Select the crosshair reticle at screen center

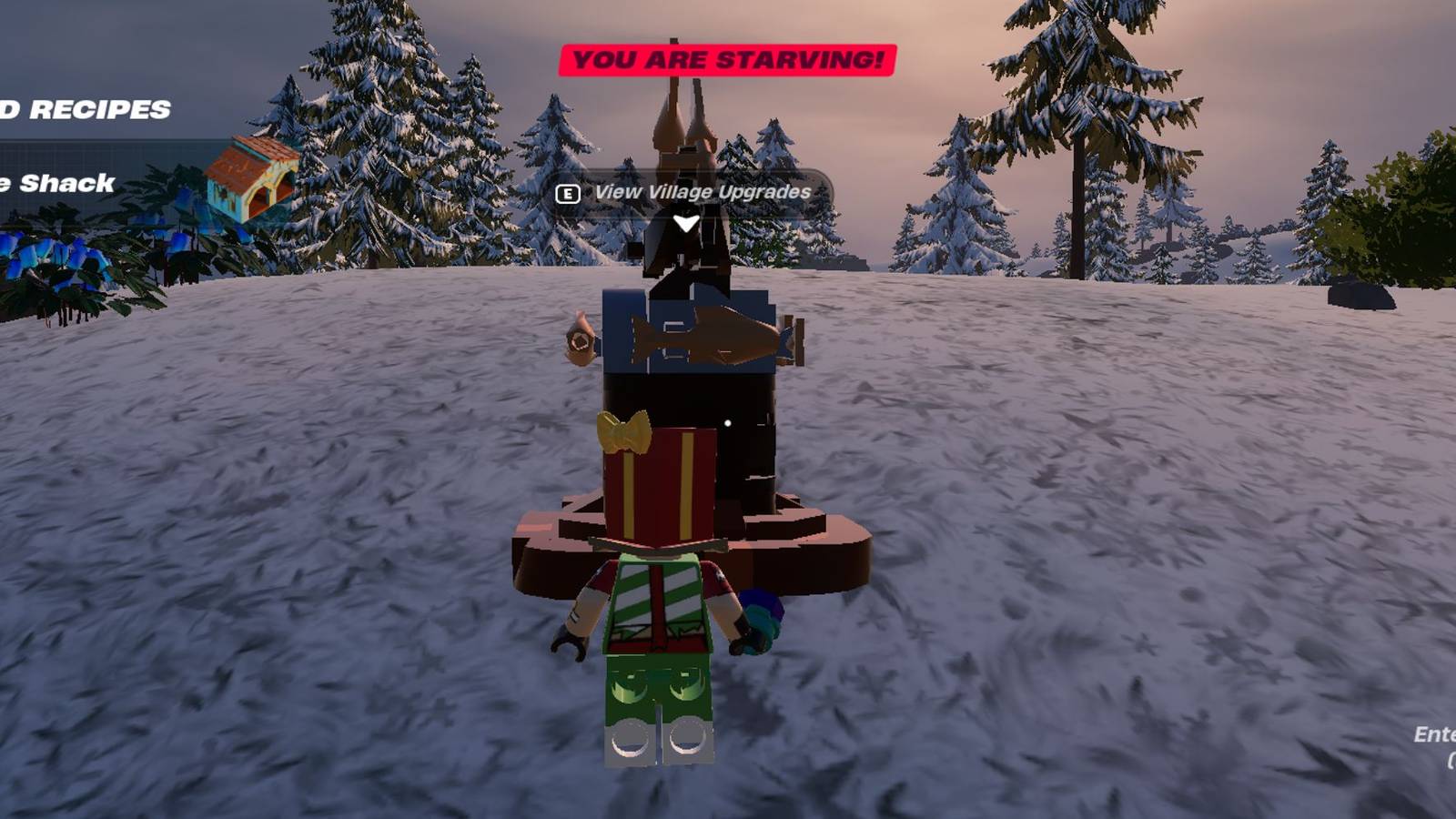[728, 421]
